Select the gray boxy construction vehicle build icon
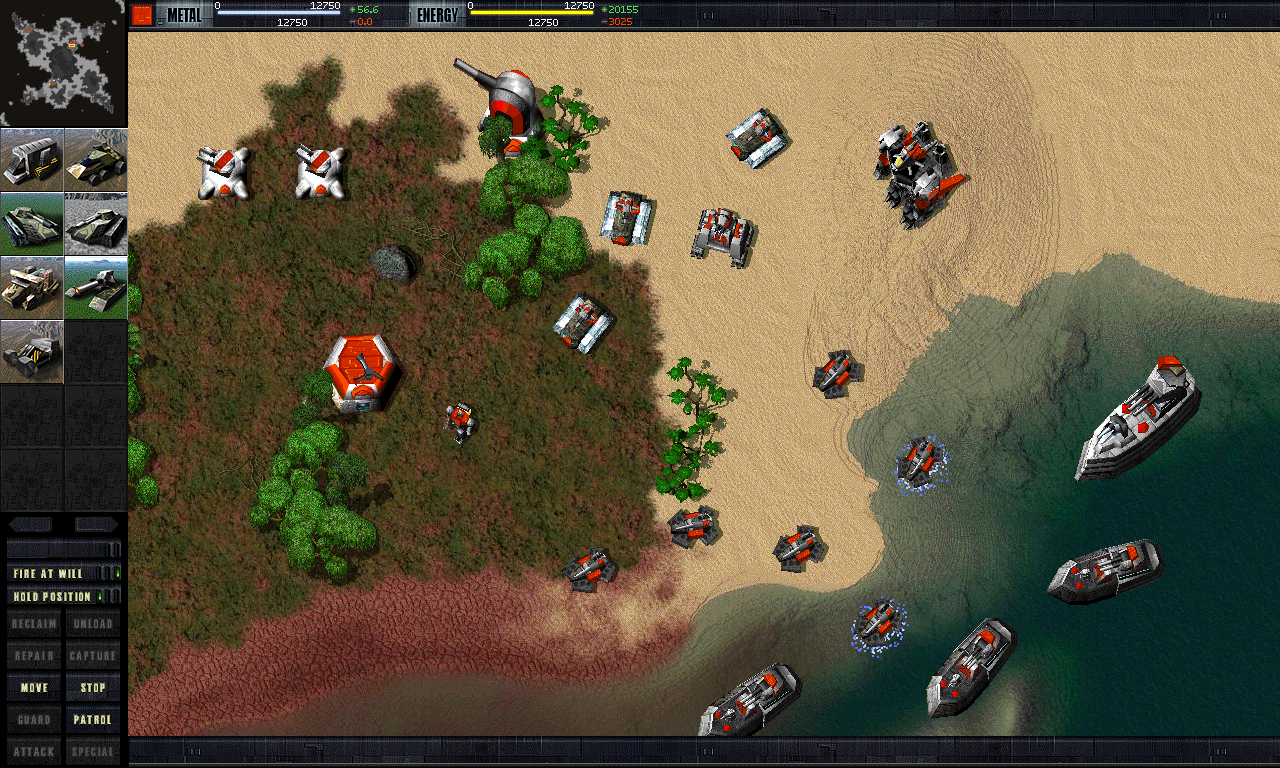The height and width of the screenshot is (768, 1280). pyautogui.click(x=32, y=160)
